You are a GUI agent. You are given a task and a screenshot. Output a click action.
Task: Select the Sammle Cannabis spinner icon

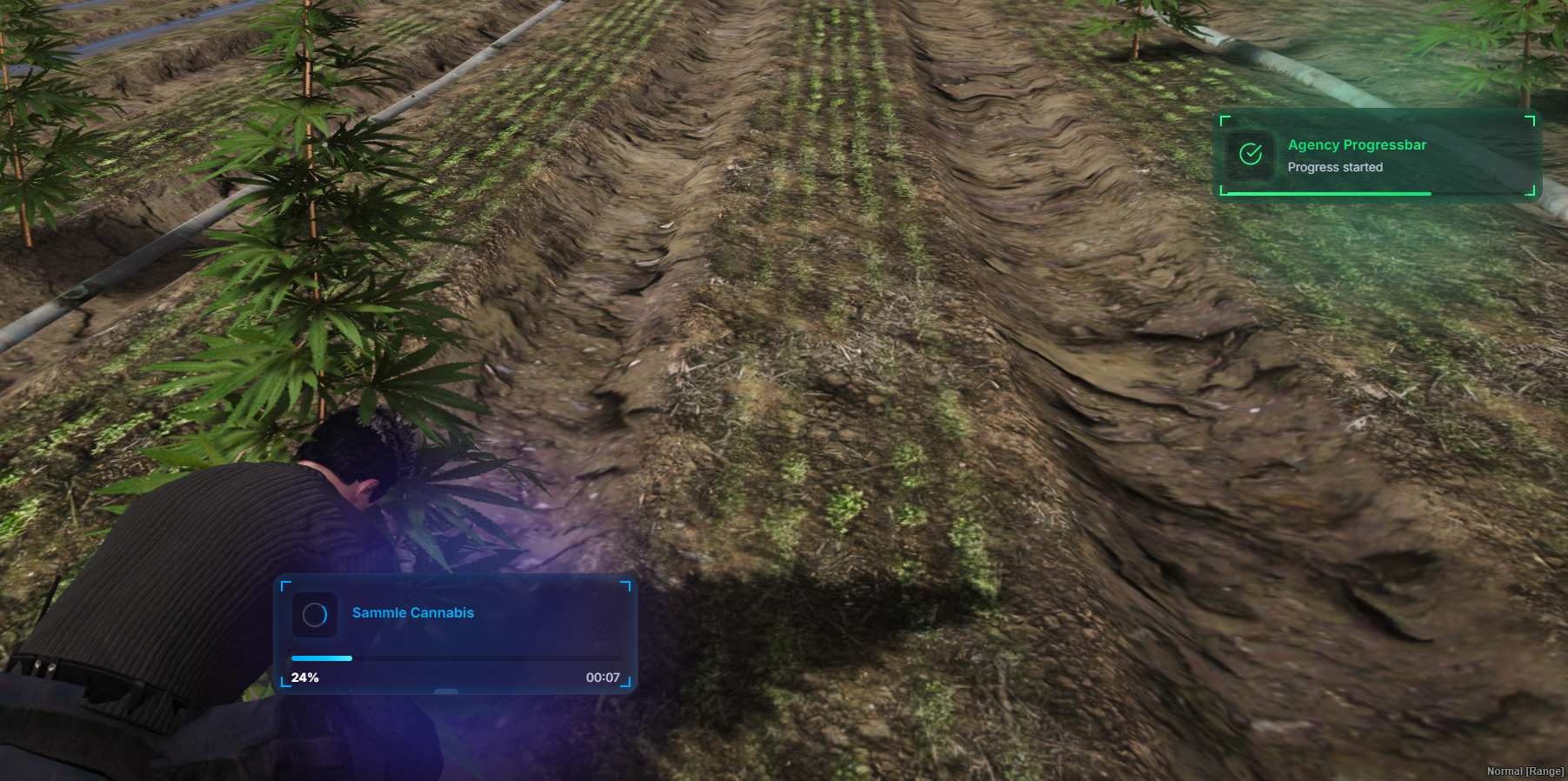click(x=315, y=615)
